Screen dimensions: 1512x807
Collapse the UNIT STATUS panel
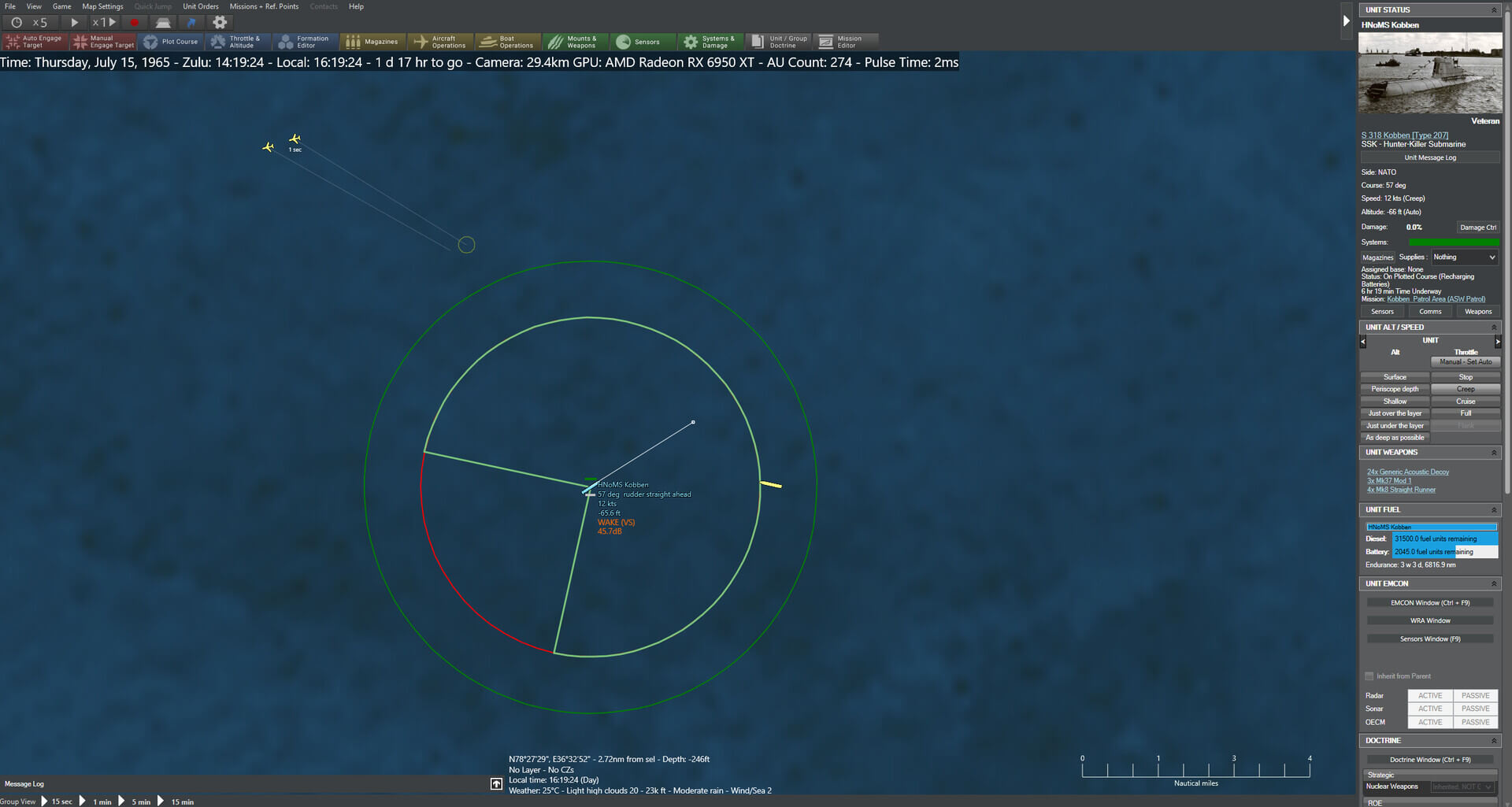pos(1495,9)
